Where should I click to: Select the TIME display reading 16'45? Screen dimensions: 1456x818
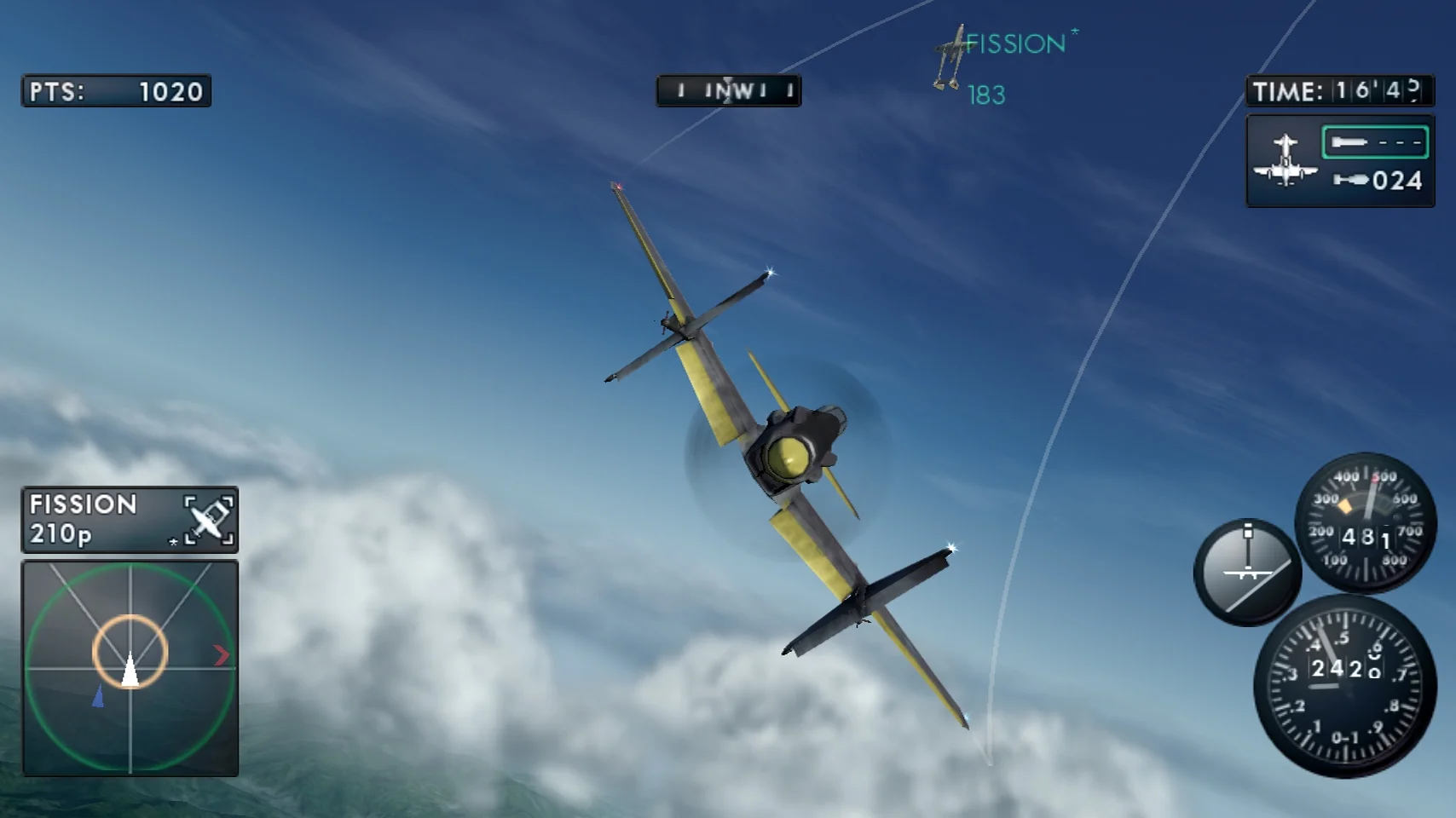(x=1338, y=91)
